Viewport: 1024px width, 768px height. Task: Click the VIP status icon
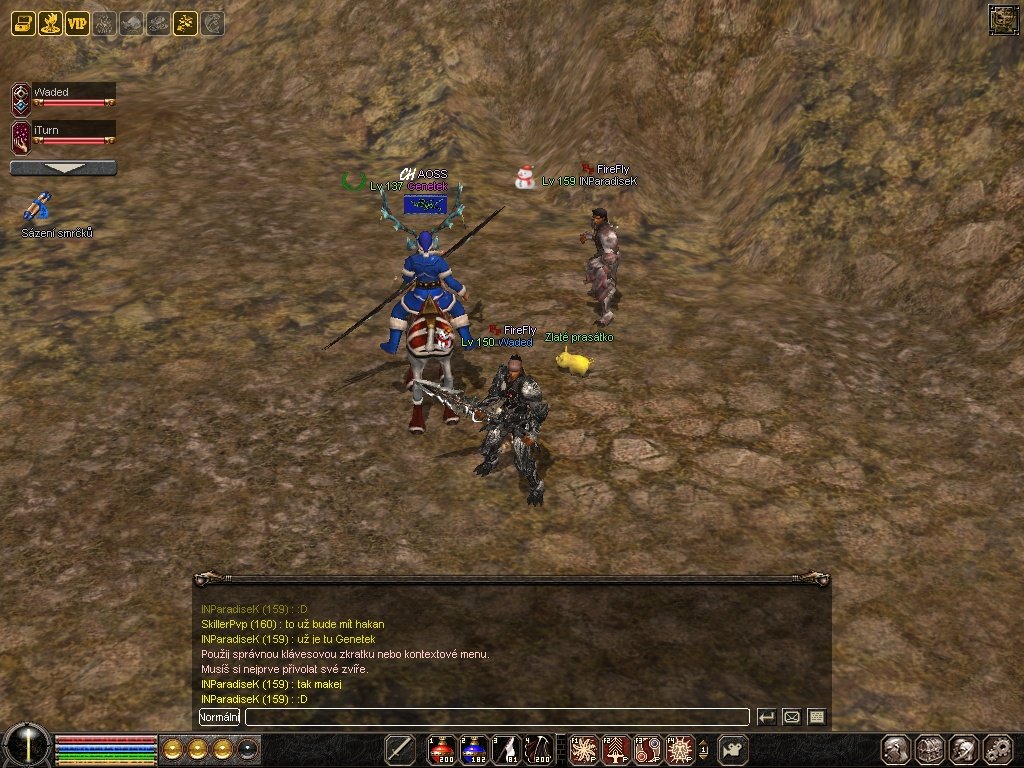tap(78, 23)
